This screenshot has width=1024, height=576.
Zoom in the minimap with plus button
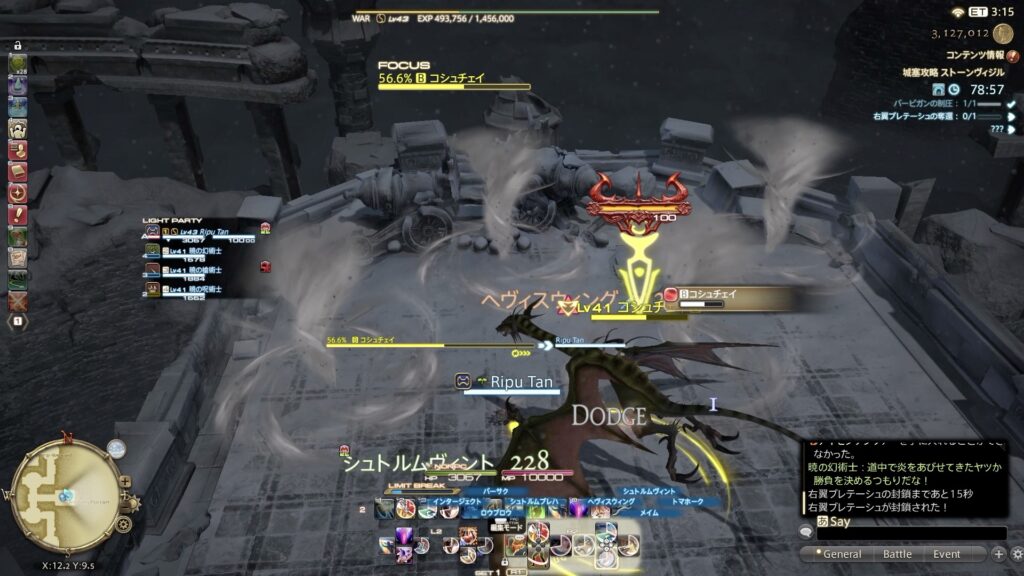click(x=125, y=481)
